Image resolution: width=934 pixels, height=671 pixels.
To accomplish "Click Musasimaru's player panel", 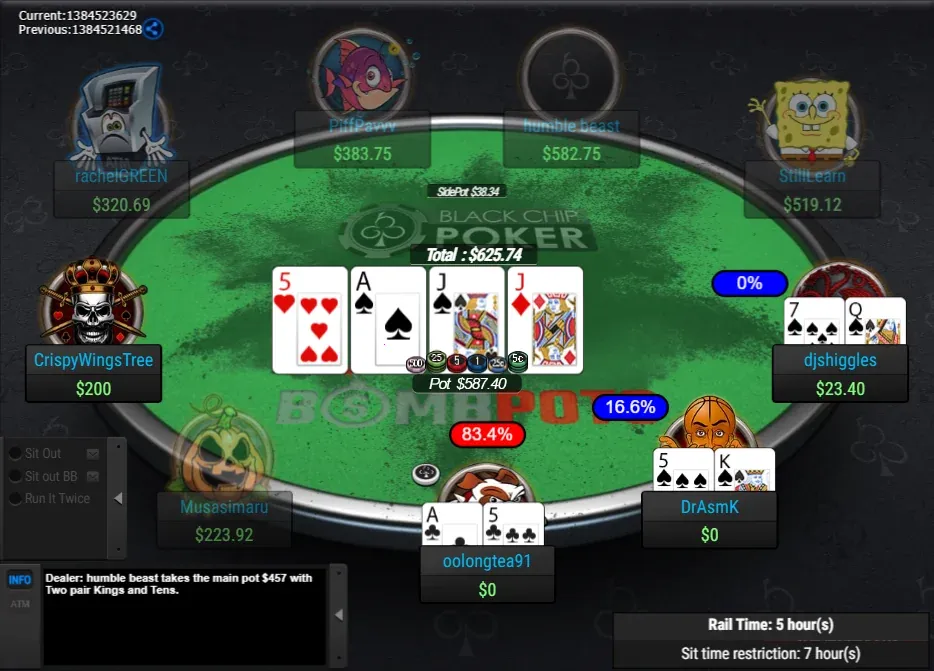I will coord(224,520).
